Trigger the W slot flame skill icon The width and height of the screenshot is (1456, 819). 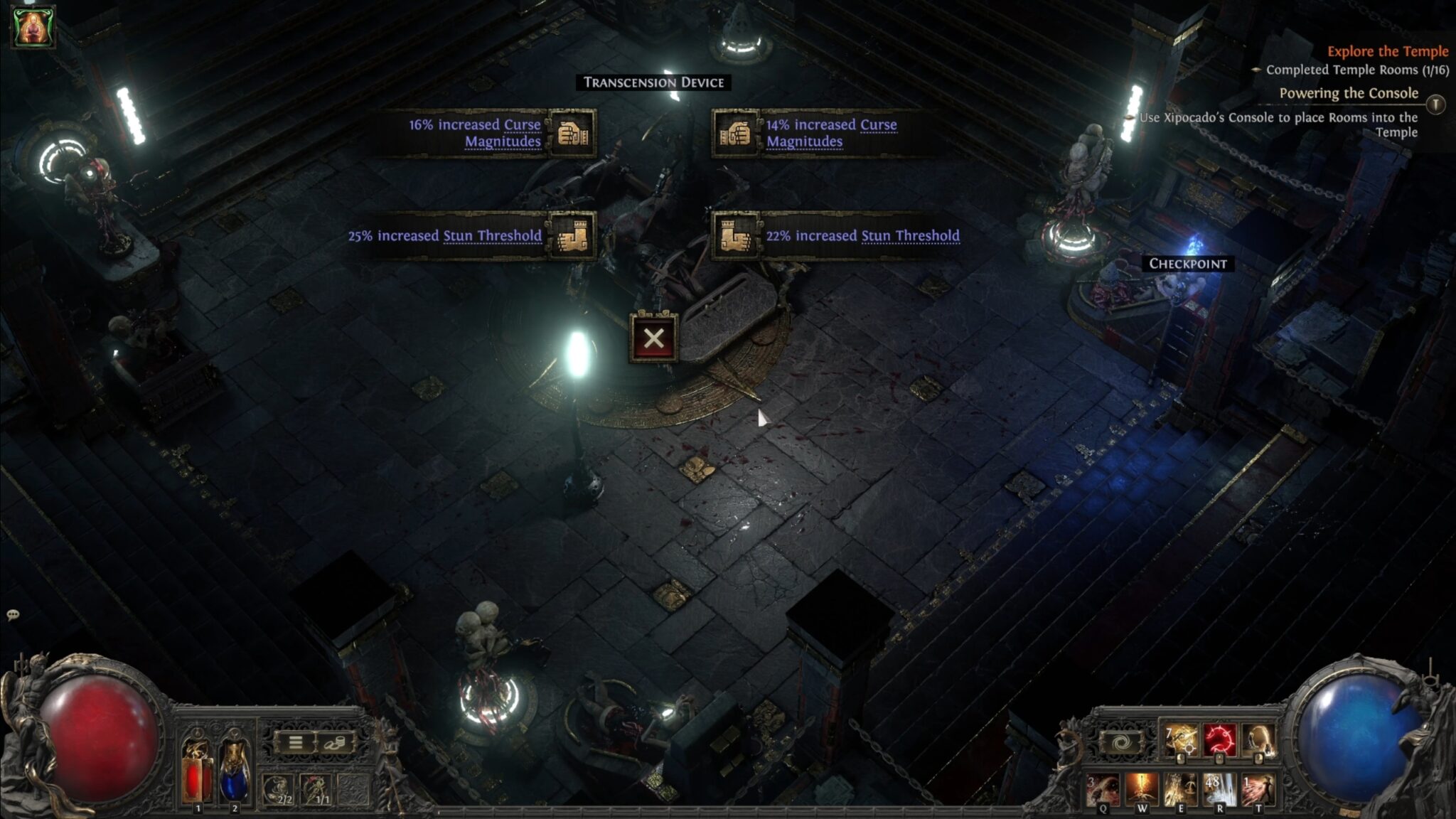coord(1140,788)
